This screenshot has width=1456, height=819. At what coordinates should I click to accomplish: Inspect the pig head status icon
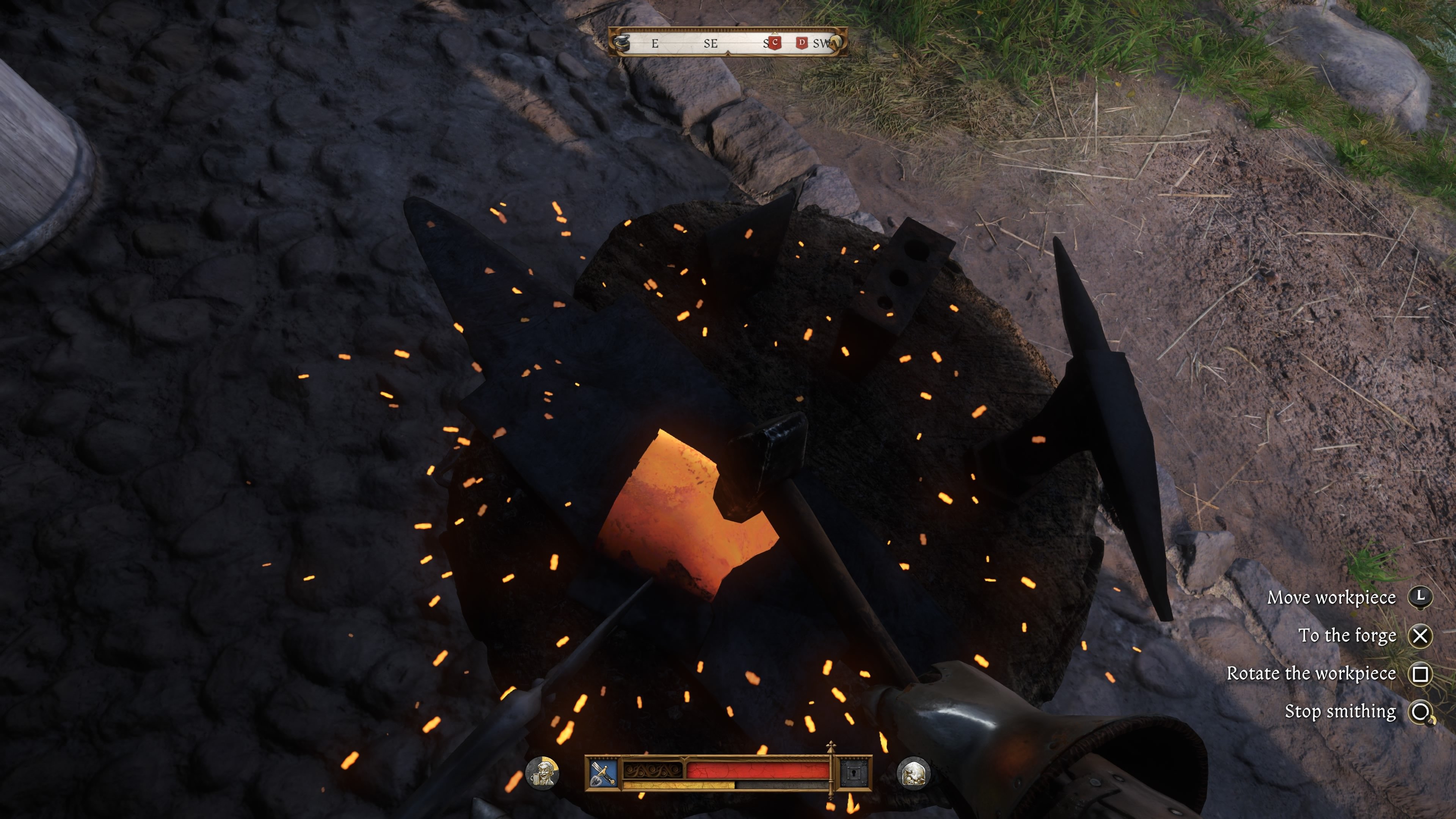click(x=913, y=773)
